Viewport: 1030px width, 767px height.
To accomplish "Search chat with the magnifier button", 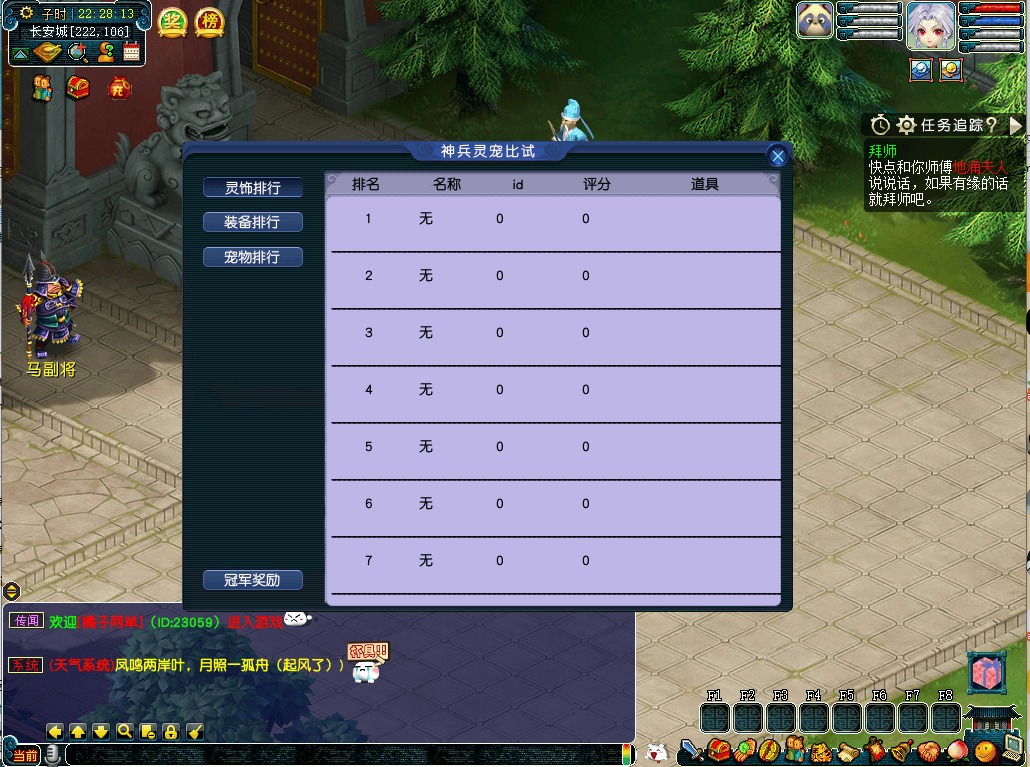I will pos(125,731).
